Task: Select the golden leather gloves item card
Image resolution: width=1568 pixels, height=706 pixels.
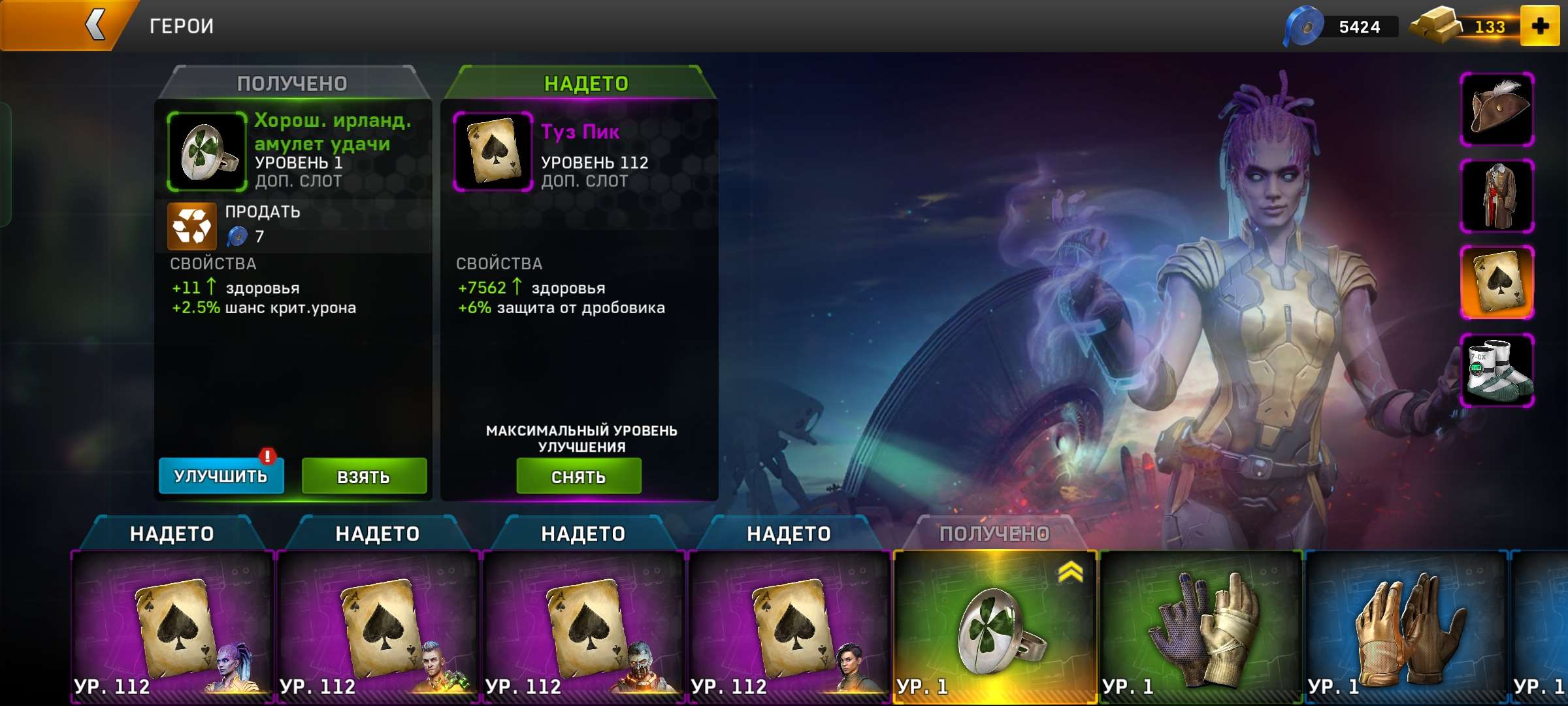Action: point(1406,626)
